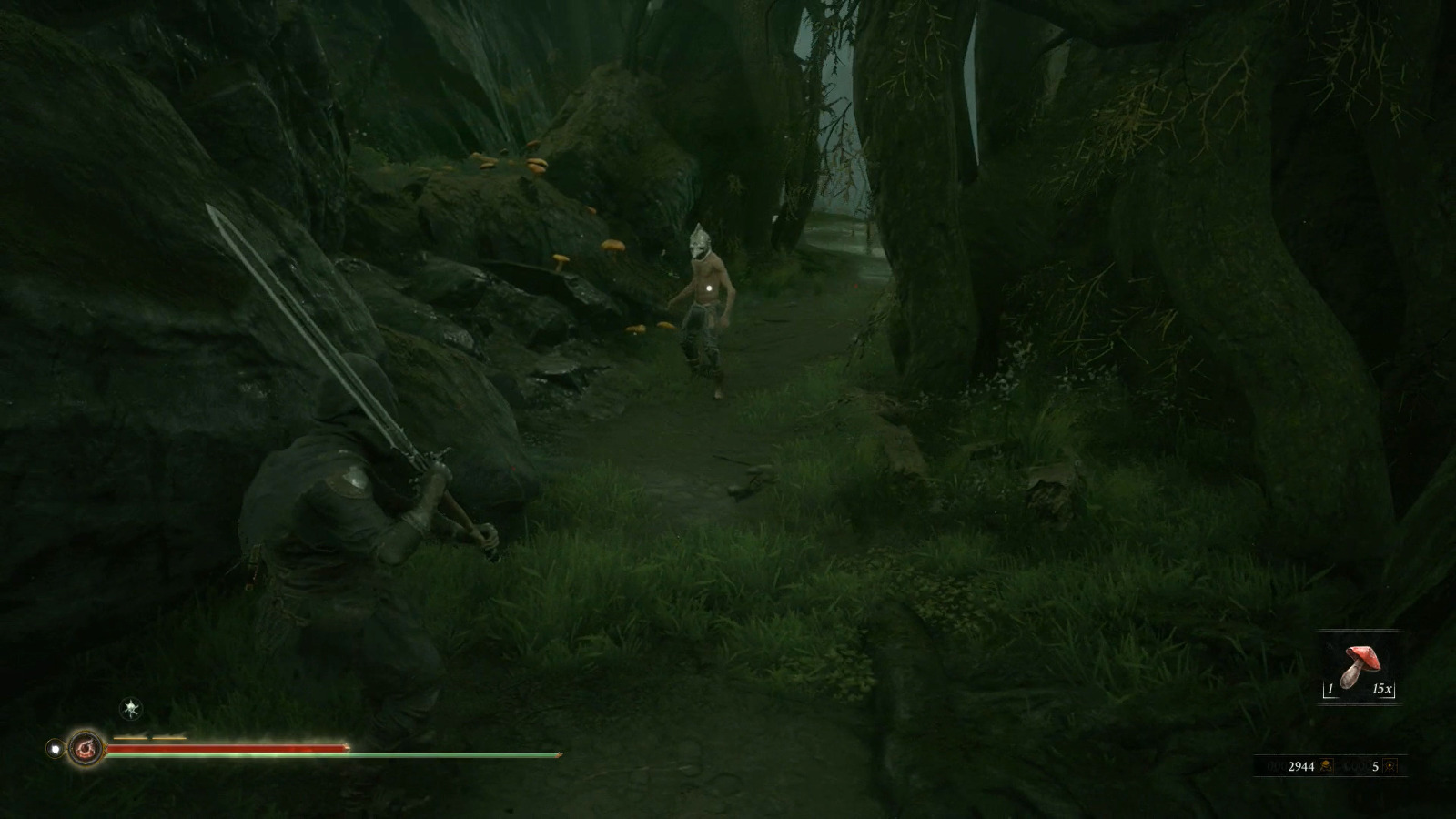This screenshot has width=1456, height=819.
Task: Select the small white orb icon
Action: point(55,748)
